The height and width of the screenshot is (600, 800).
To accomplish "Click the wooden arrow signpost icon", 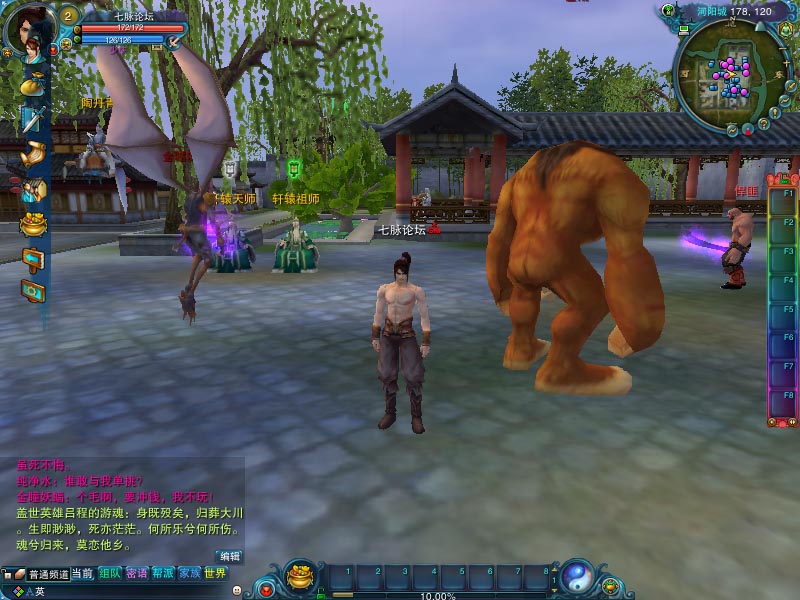I will [33, 258].
